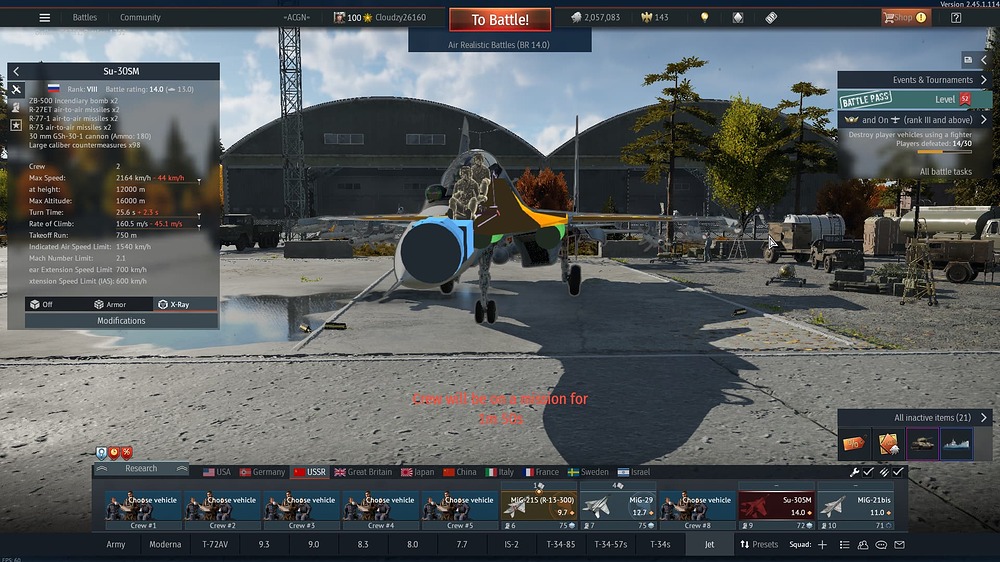Open the main hamburger menu

pos(44,17)
